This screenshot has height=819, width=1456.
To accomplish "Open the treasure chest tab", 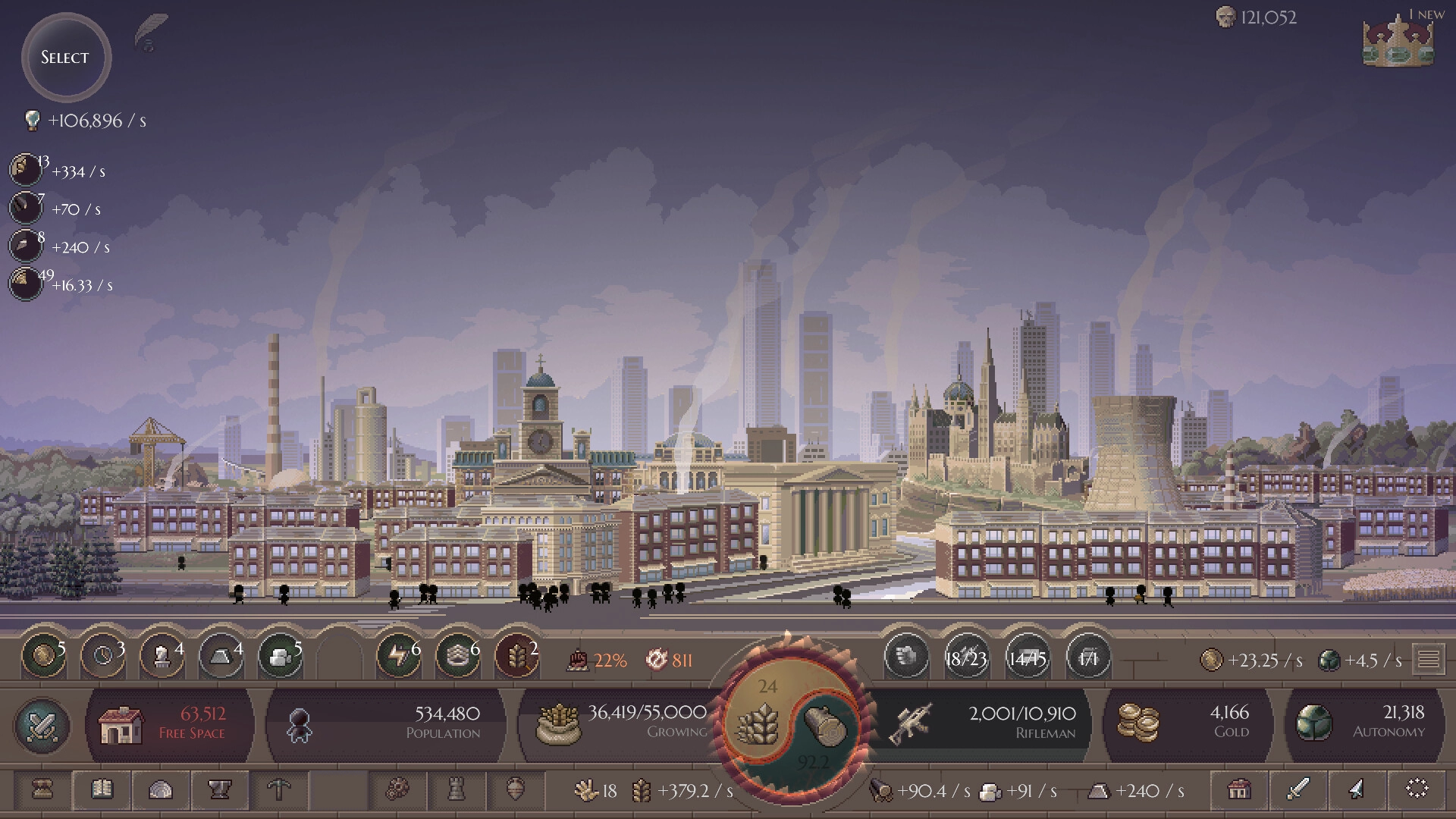I will click(x=42, y=790).
